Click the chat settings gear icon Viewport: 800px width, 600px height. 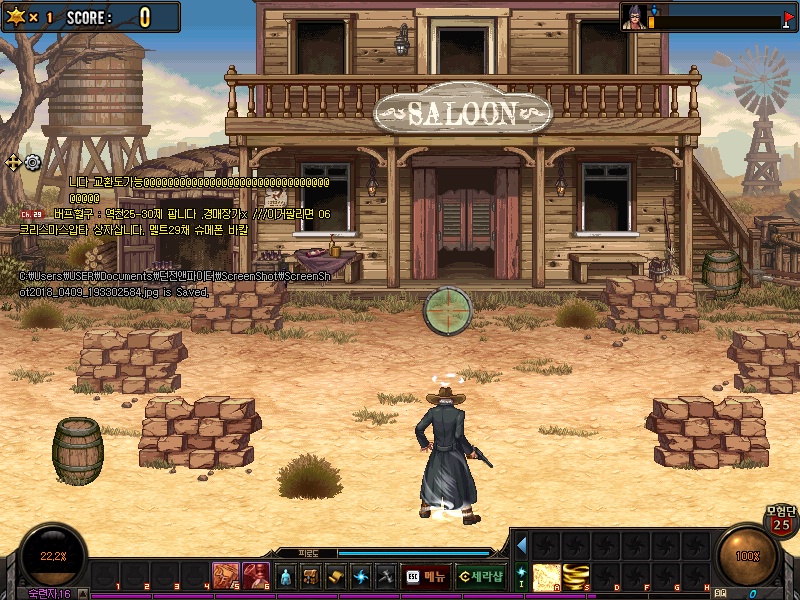[33, 162]
